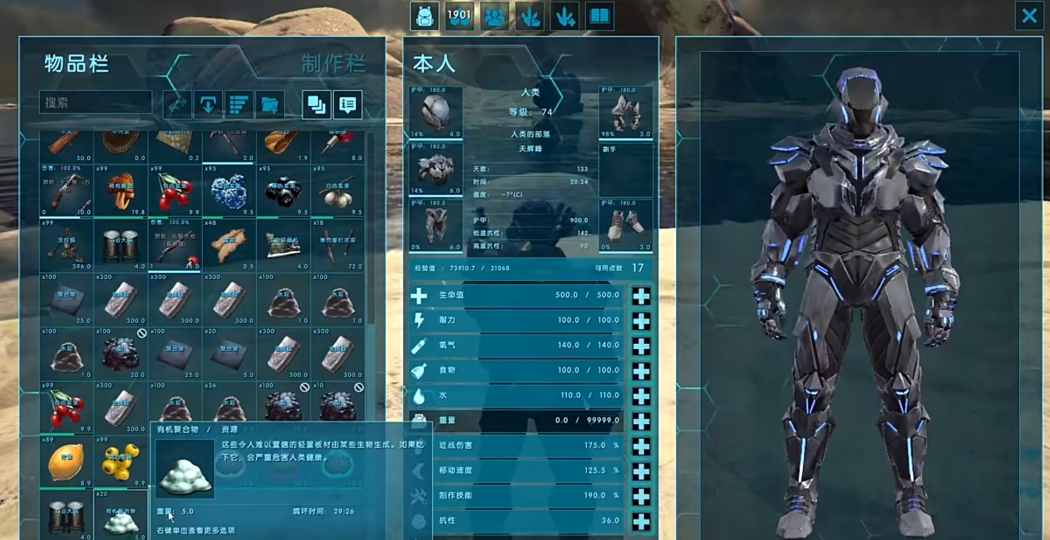Add a point to 生命值 health
The height and width of the screenshot is (540, 1050).
pyautogui.click(x=641, y=296)
